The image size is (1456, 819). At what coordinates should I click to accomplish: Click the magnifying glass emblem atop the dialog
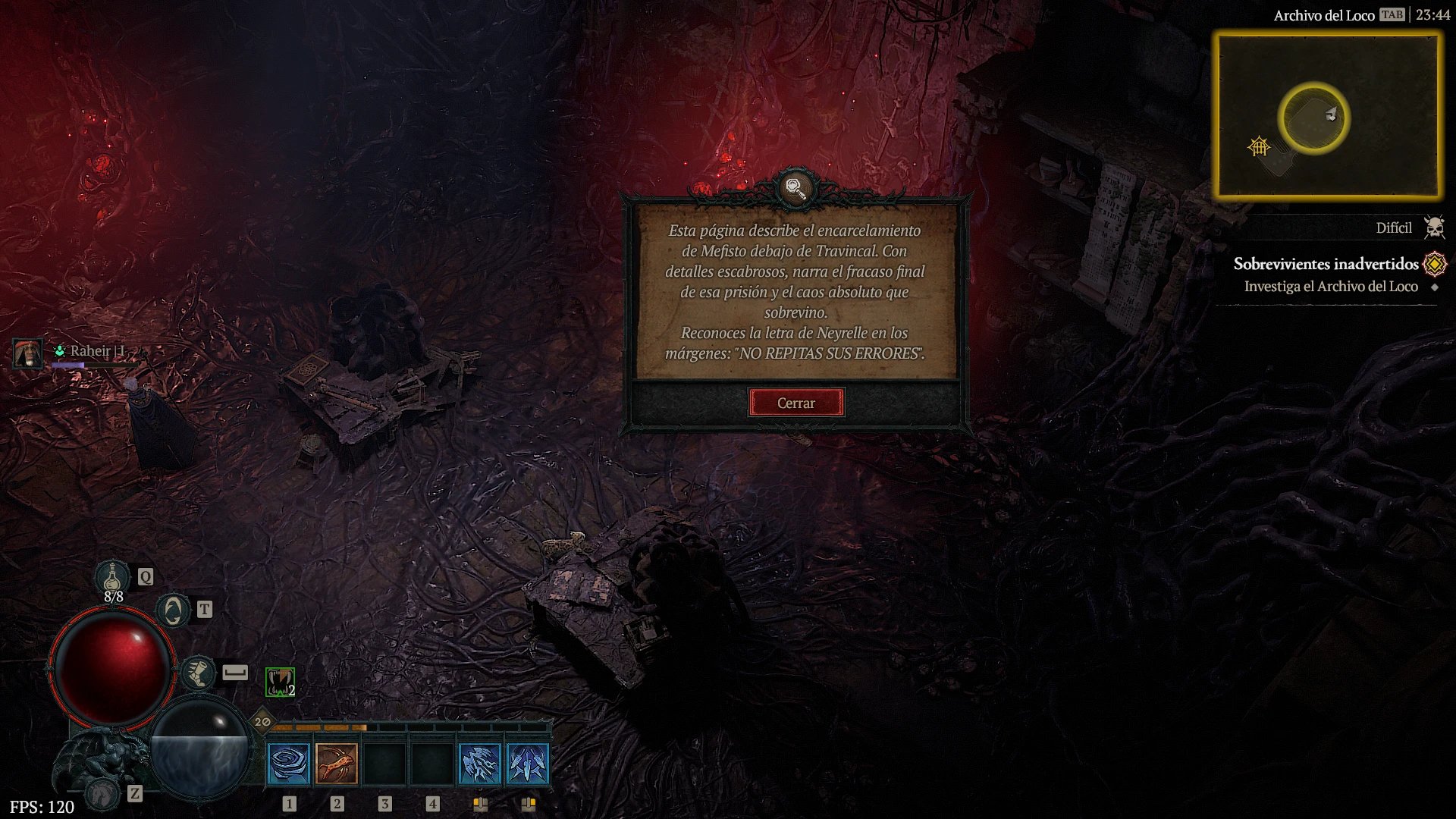795,187
